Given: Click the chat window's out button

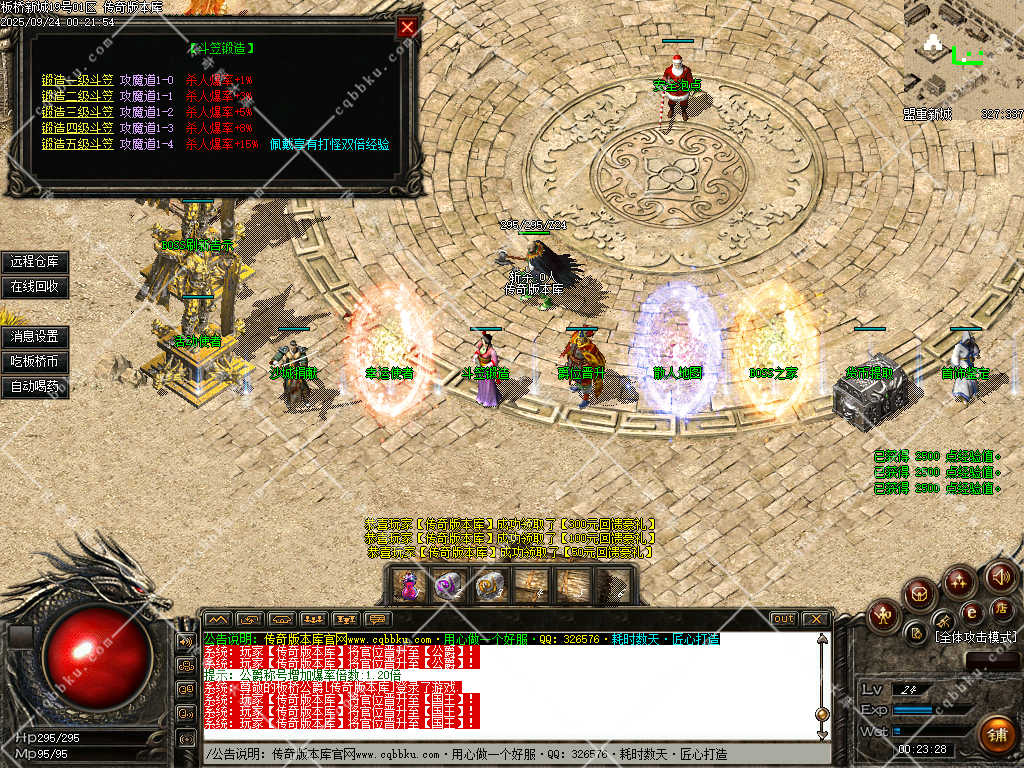Looking at the screenshot, I should [x=784, y=619].
